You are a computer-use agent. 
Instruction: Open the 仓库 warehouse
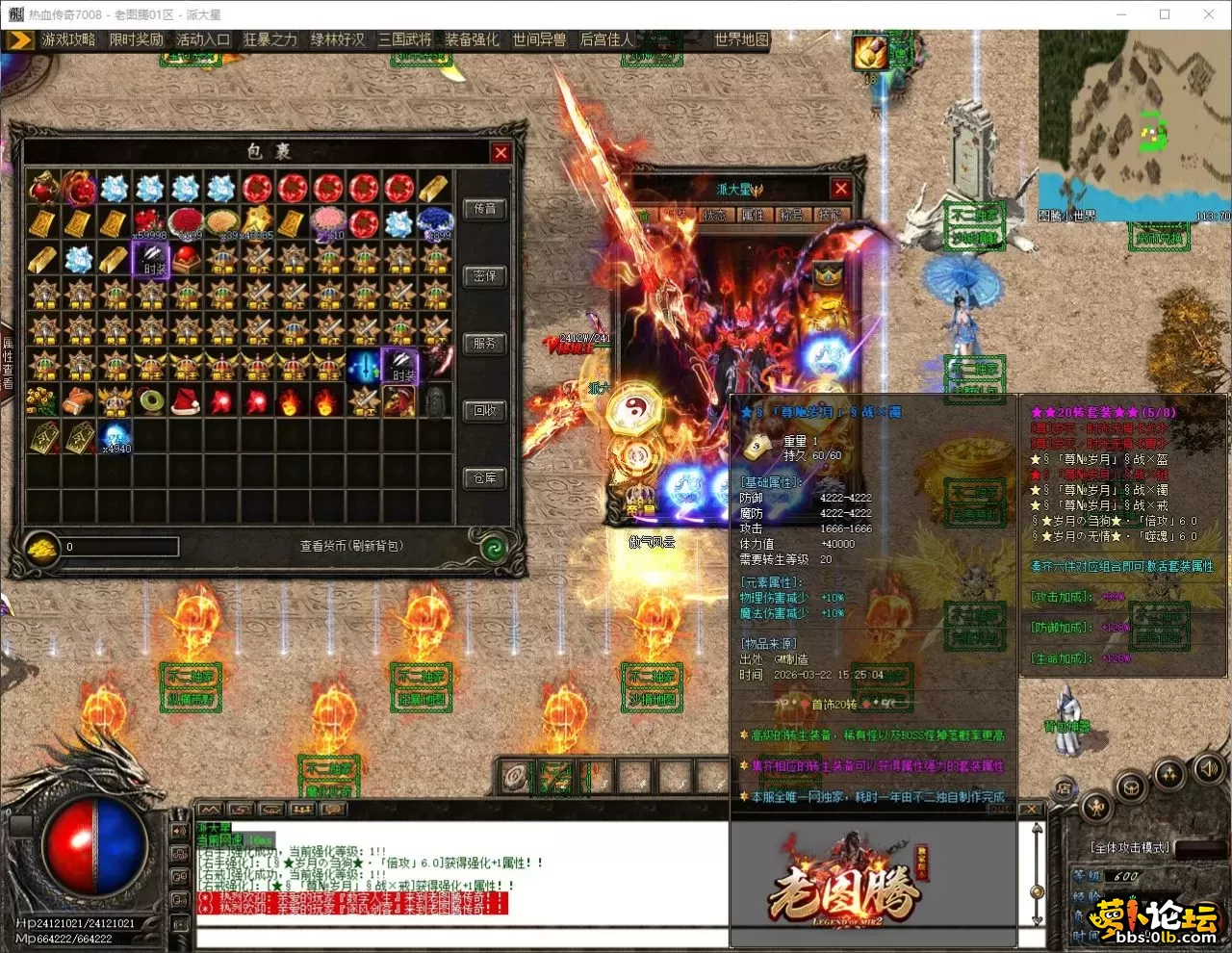point(485,478)
